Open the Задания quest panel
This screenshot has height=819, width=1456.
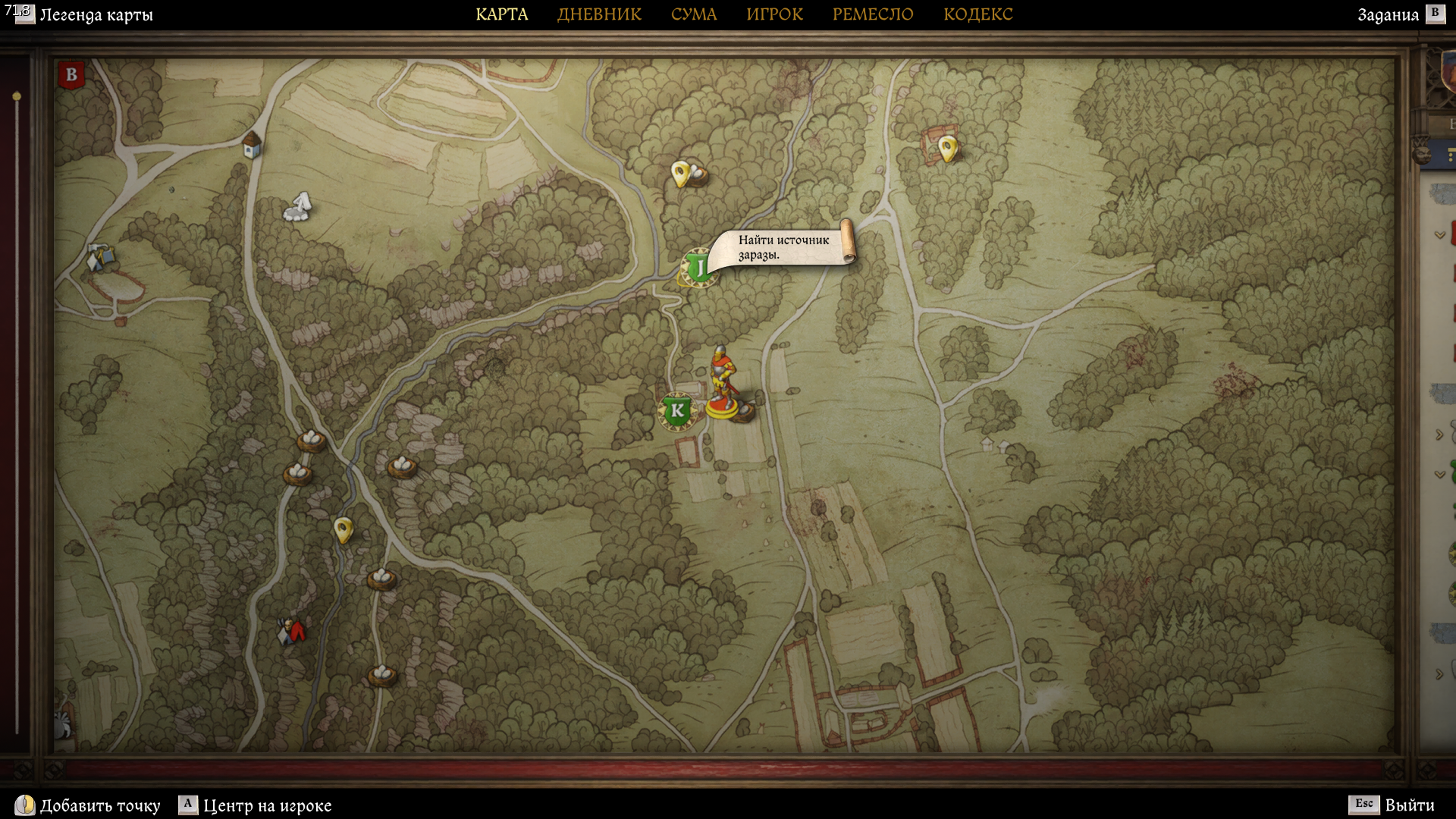(1388, 15)
